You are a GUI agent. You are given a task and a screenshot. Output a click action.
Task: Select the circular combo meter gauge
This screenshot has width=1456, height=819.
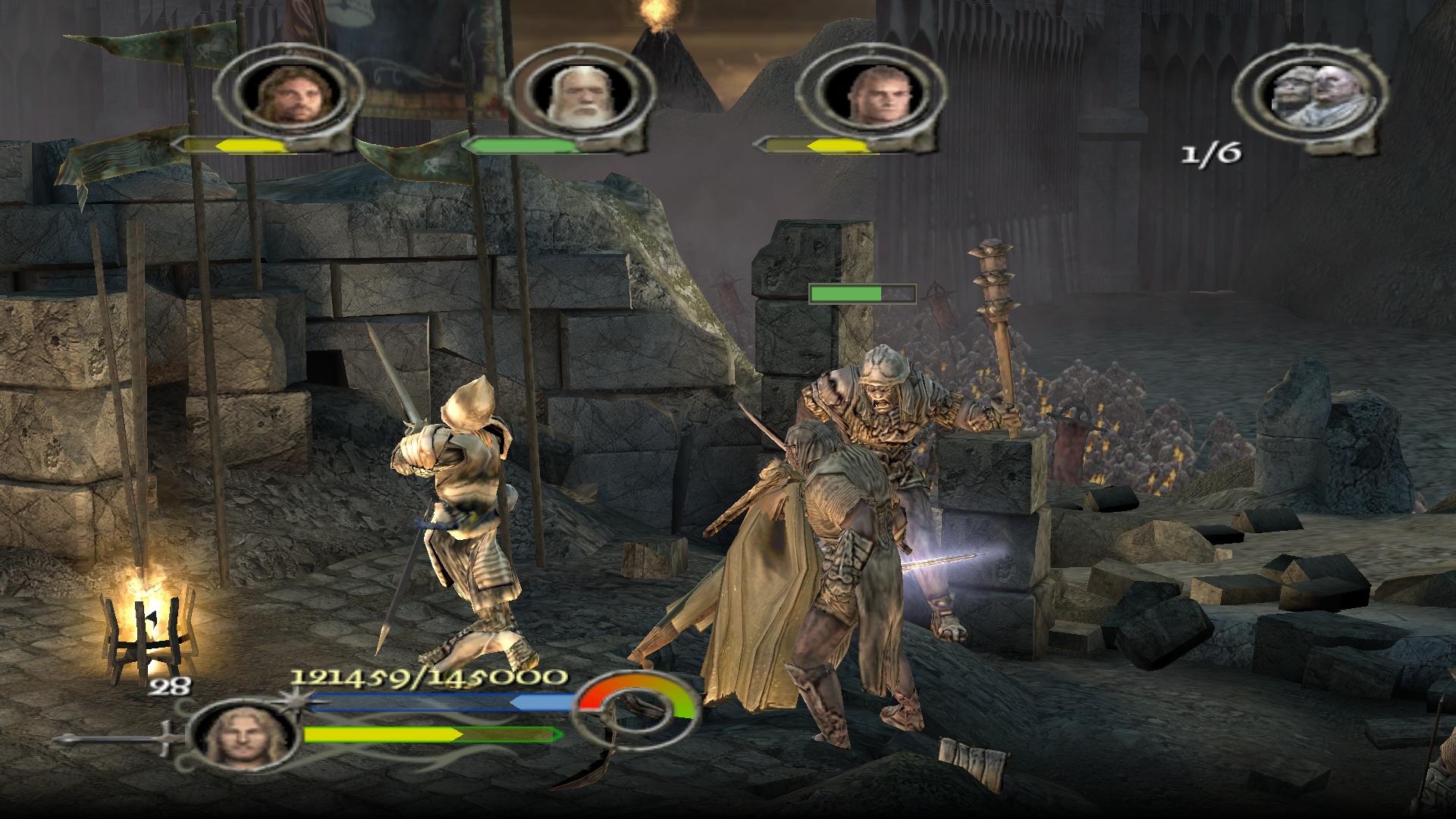tap(635, 711)
